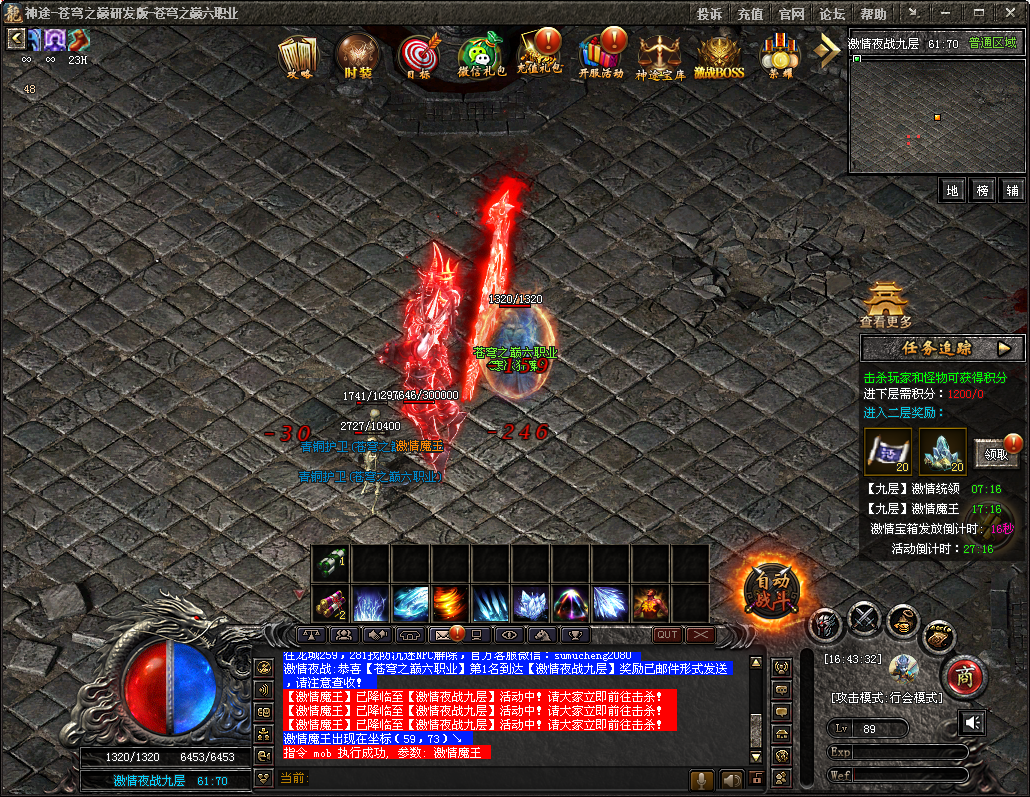Open the mail envelope button with alert
The image size is (1030, 797).
click(x=443, y=634)
